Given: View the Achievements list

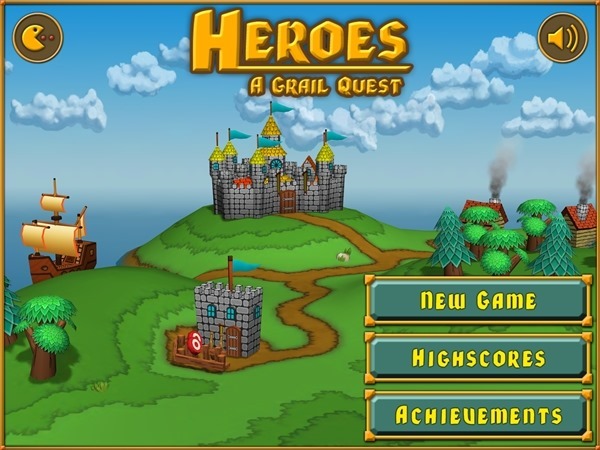Looking at the screenshot, I should click(x=478, y=414).
